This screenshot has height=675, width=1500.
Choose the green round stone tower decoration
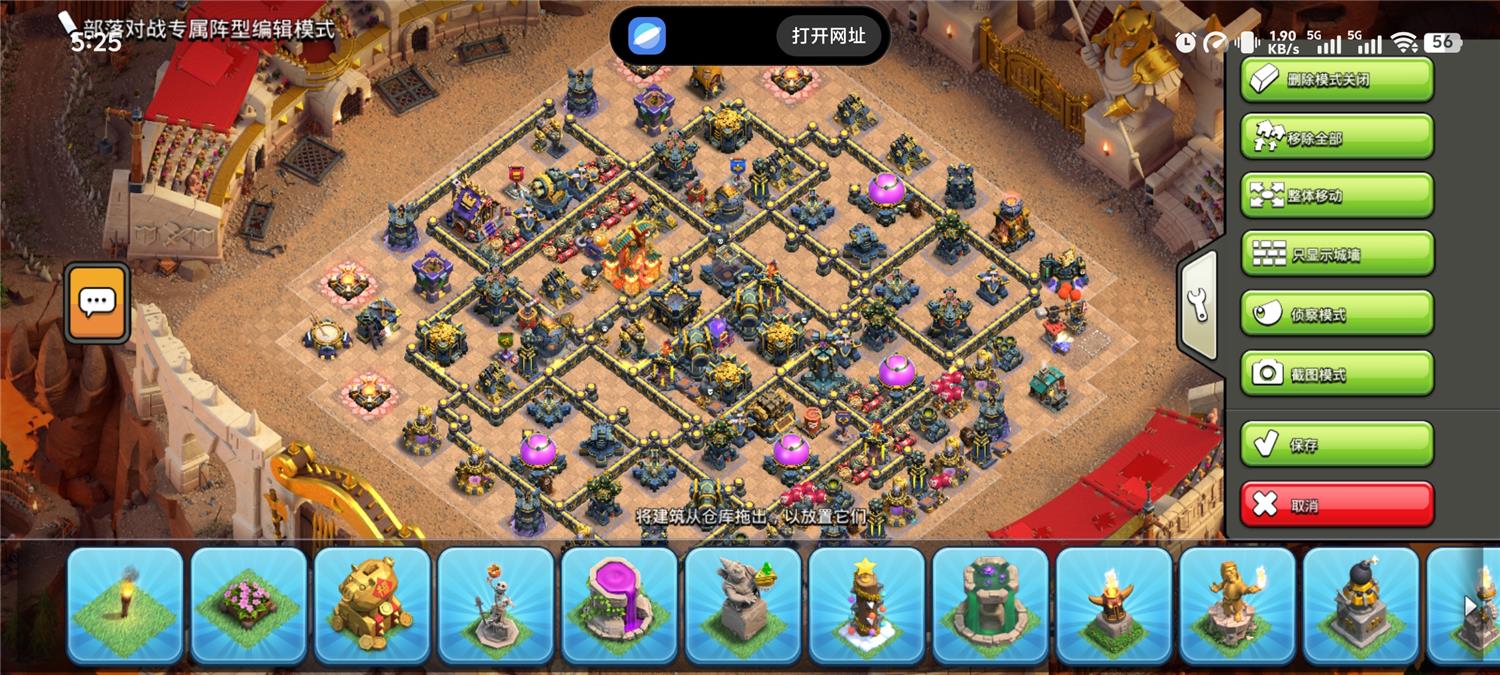click(990, 604)
